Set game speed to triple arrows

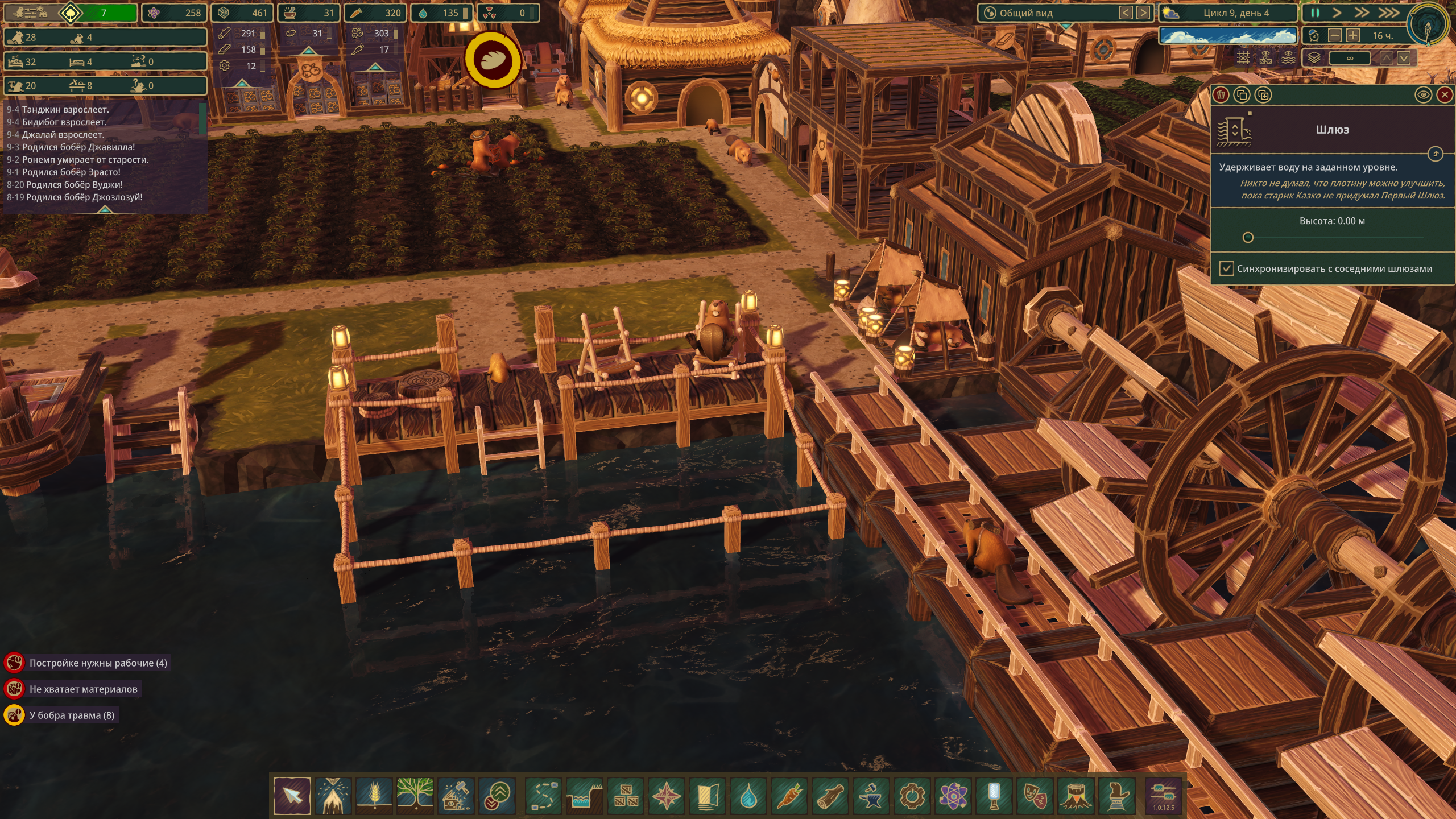(1388, 13)
